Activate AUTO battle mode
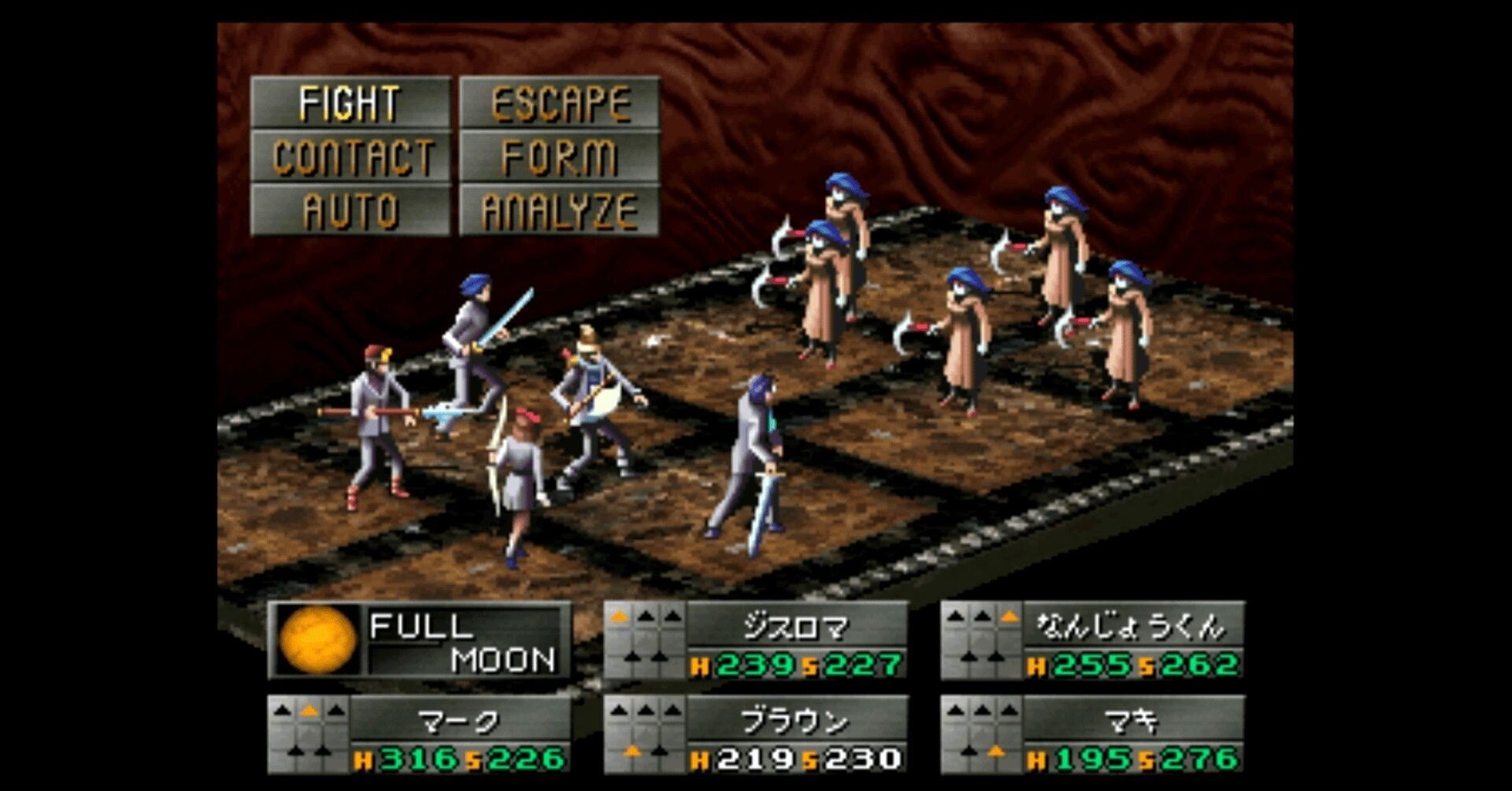1512x791 pixels. 350,211
